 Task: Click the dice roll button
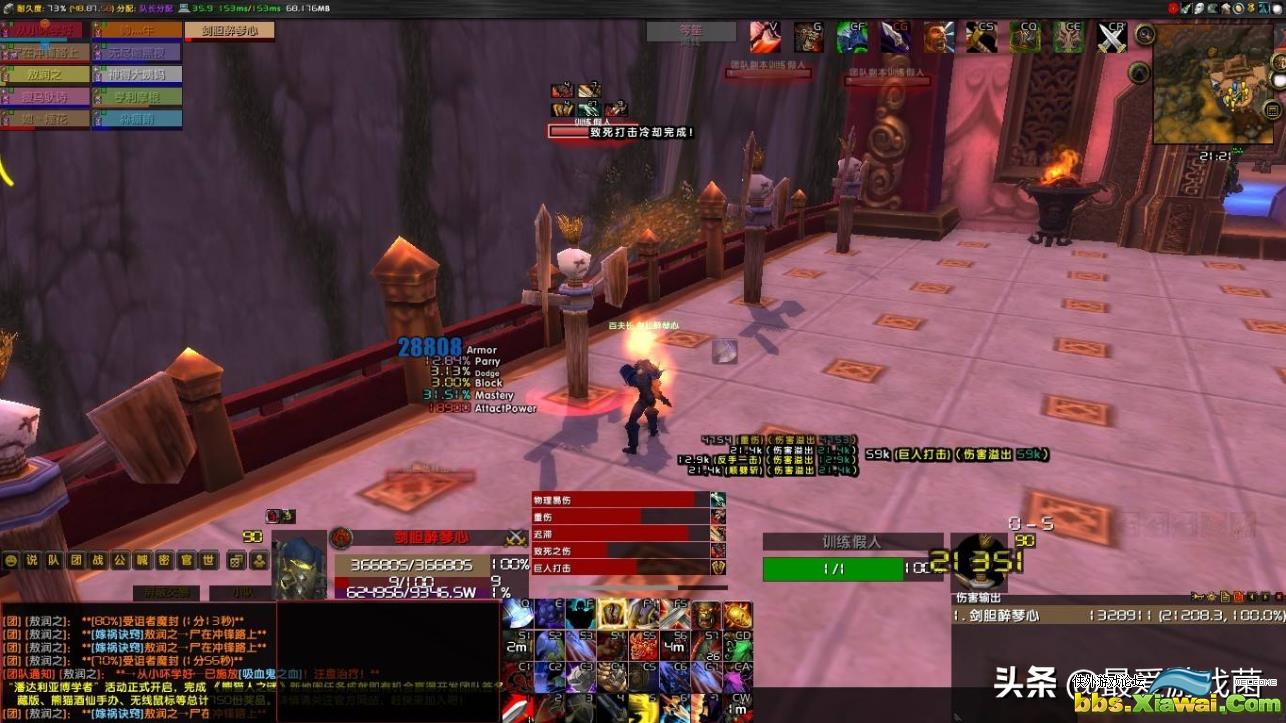pos(236,561)
